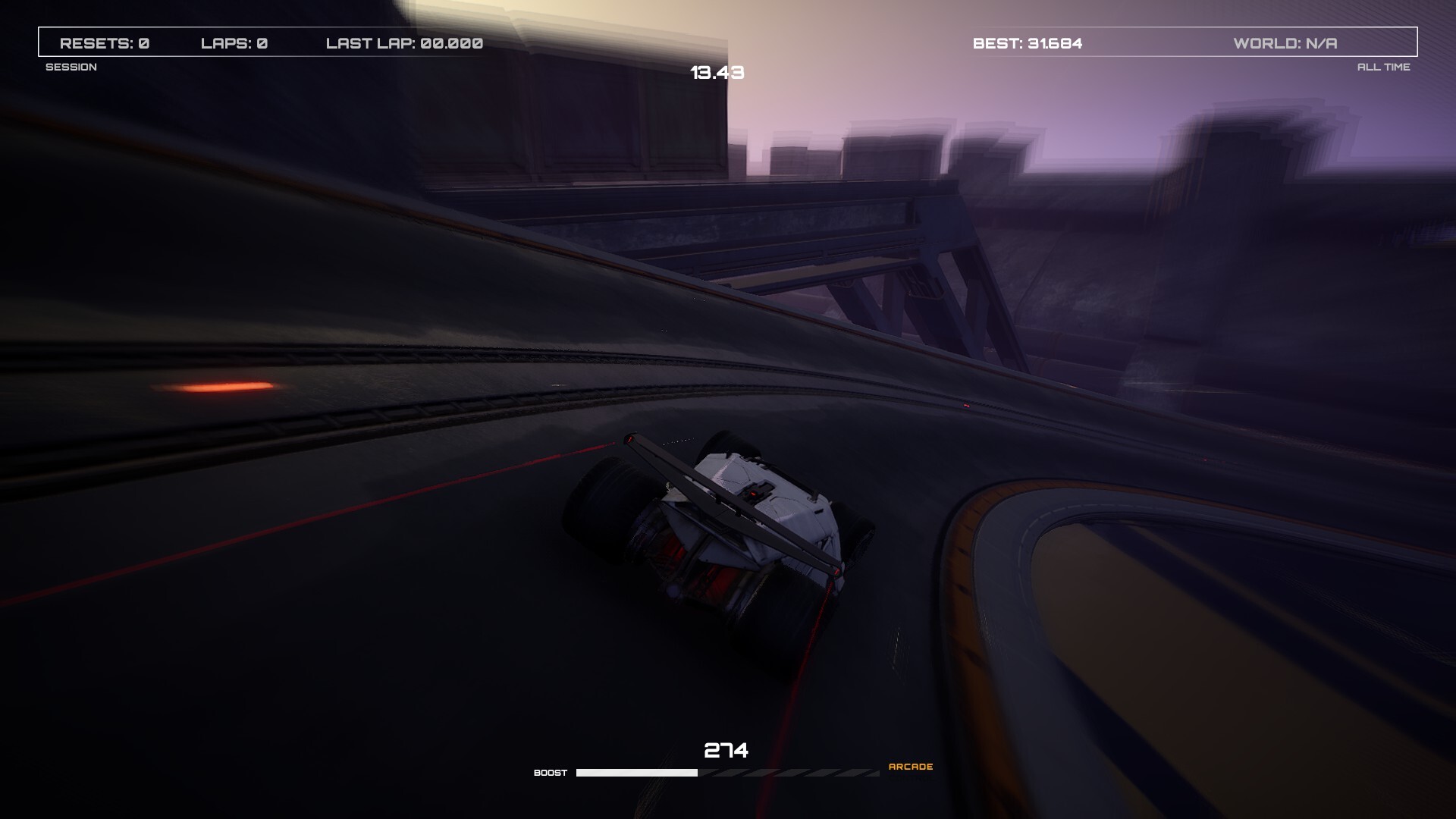Click the WORLD: N/A record entry
The height and width of the screenshot is (819, 1456).
tap(1285, 43)
